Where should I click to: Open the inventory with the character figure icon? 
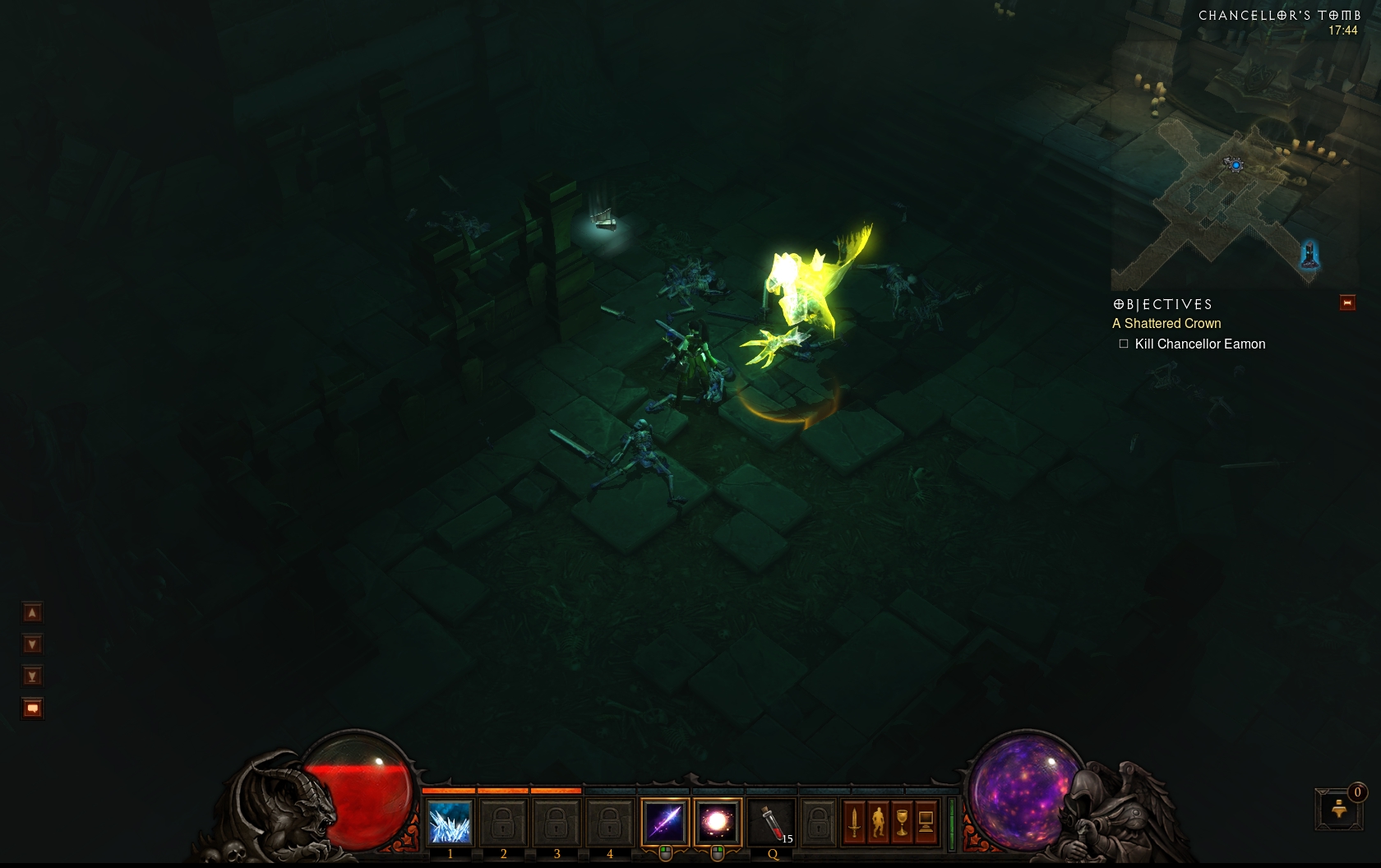click(878, 821)
